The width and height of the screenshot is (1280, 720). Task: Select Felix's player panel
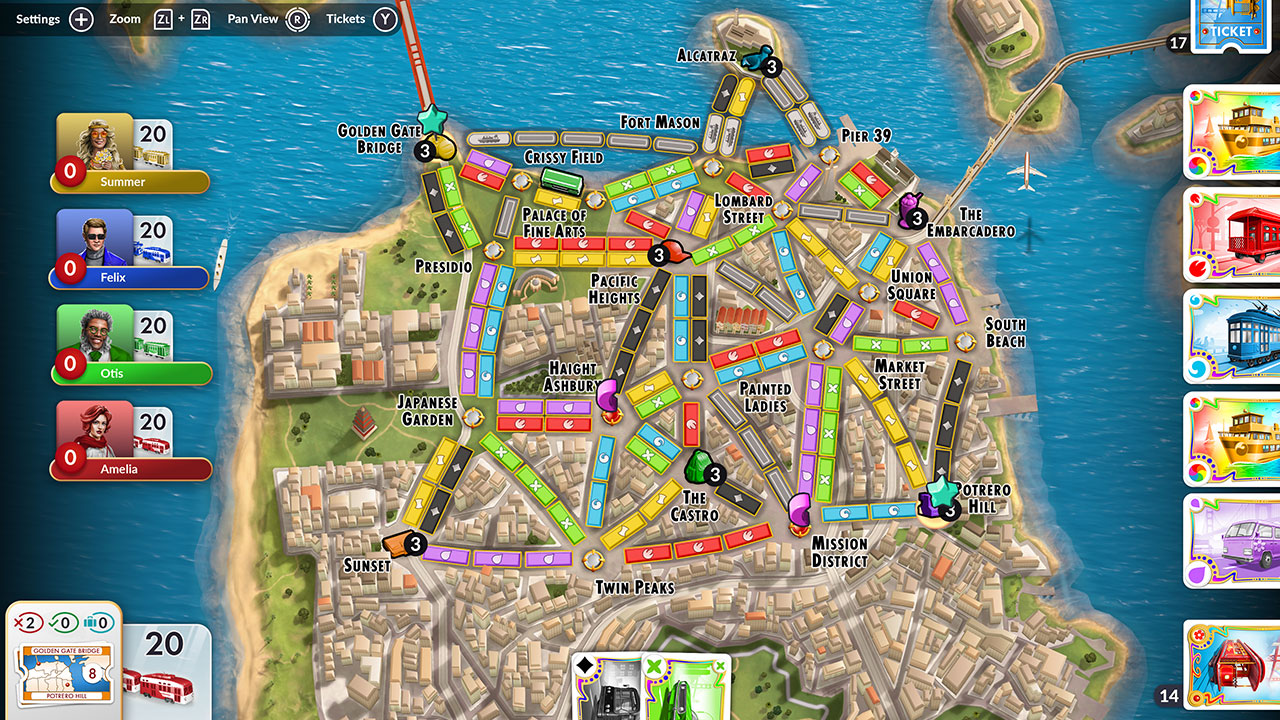[128, 249]
